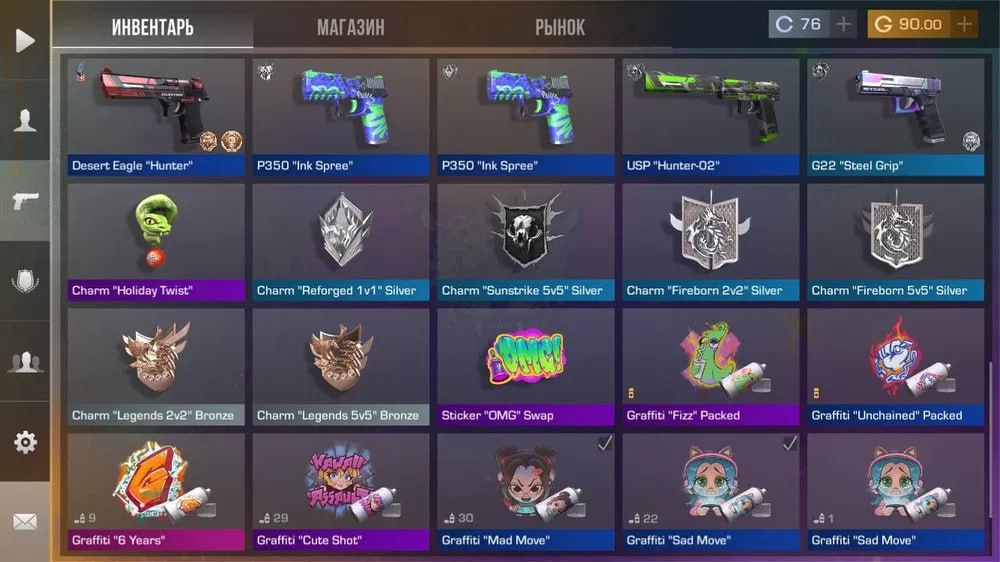Add gold with the plus button

964,24
